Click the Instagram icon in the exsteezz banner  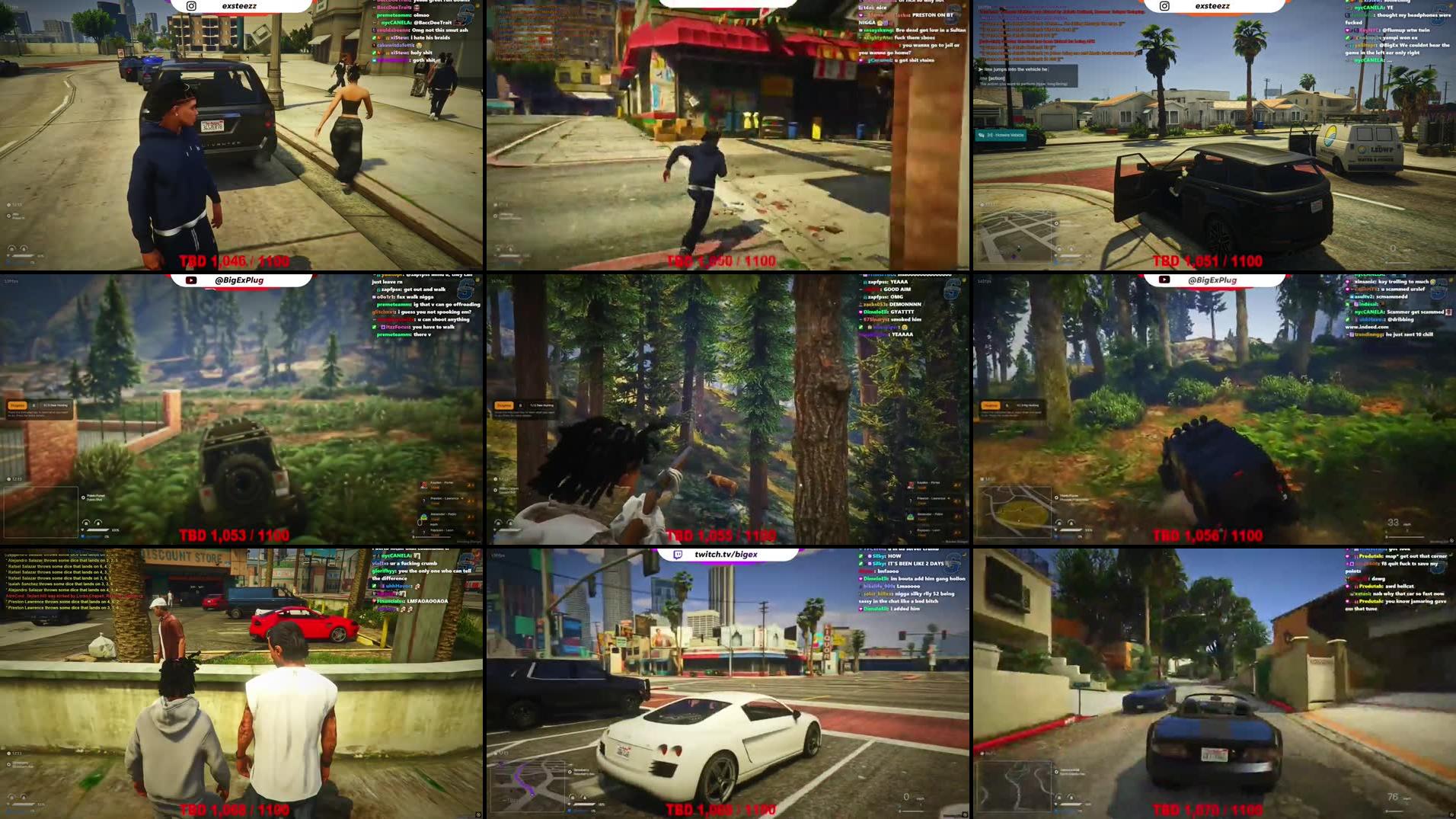pyautogui.click(x=193, y=6)
